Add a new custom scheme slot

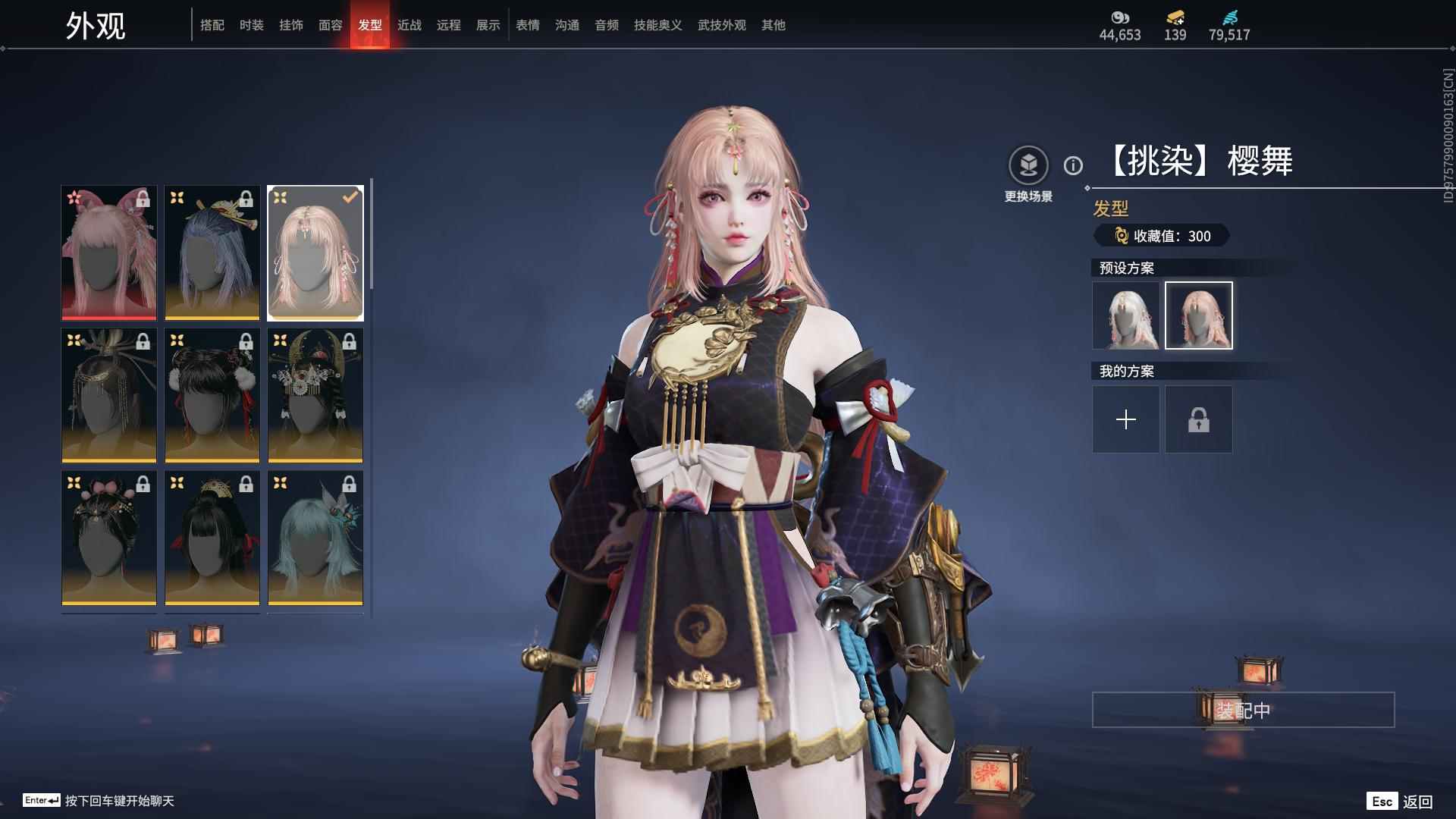click(1125, 419)
